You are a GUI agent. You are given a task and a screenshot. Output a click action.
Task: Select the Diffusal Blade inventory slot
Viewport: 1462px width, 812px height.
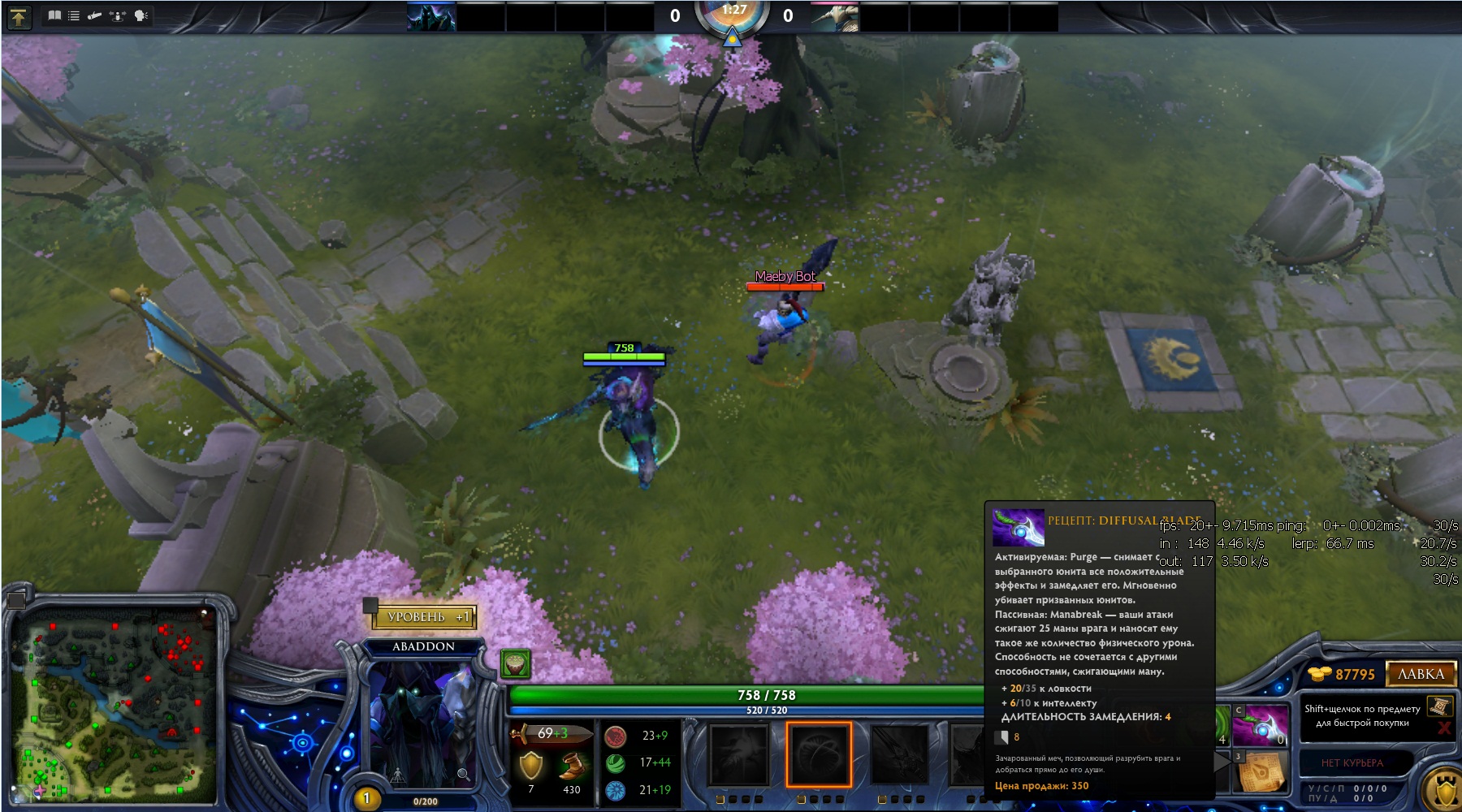click(1261, 725)
